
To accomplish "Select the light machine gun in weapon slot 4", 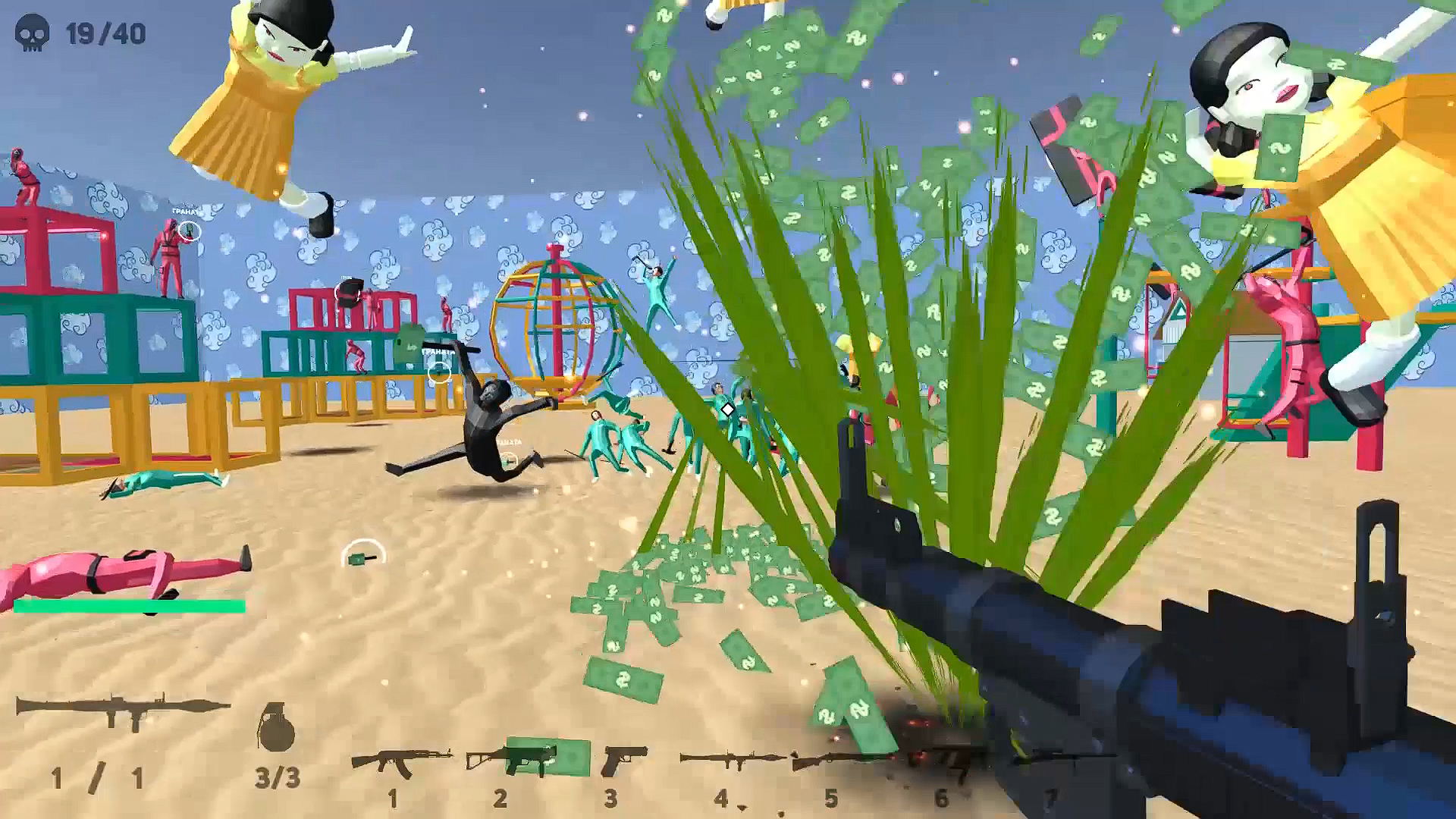I will point(724,758).
